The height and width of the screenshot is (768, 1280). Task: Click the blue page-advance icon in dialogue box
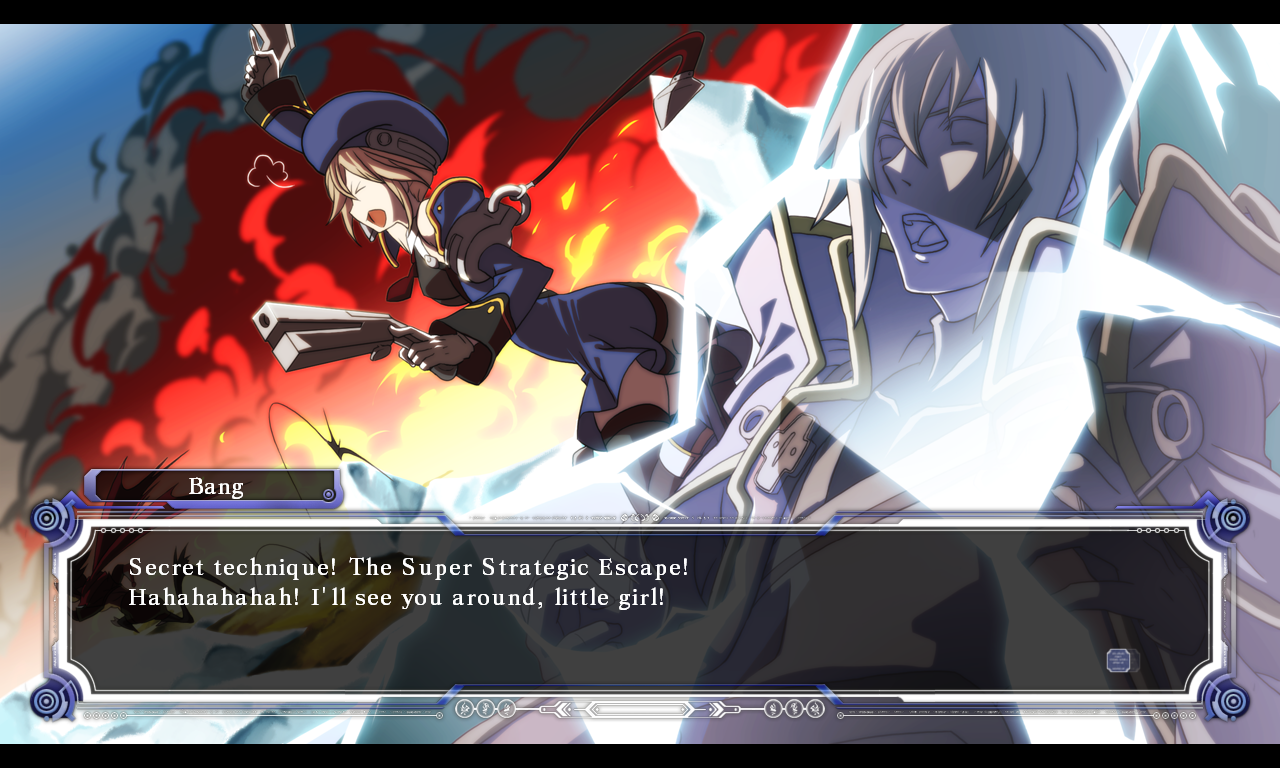1121,660
